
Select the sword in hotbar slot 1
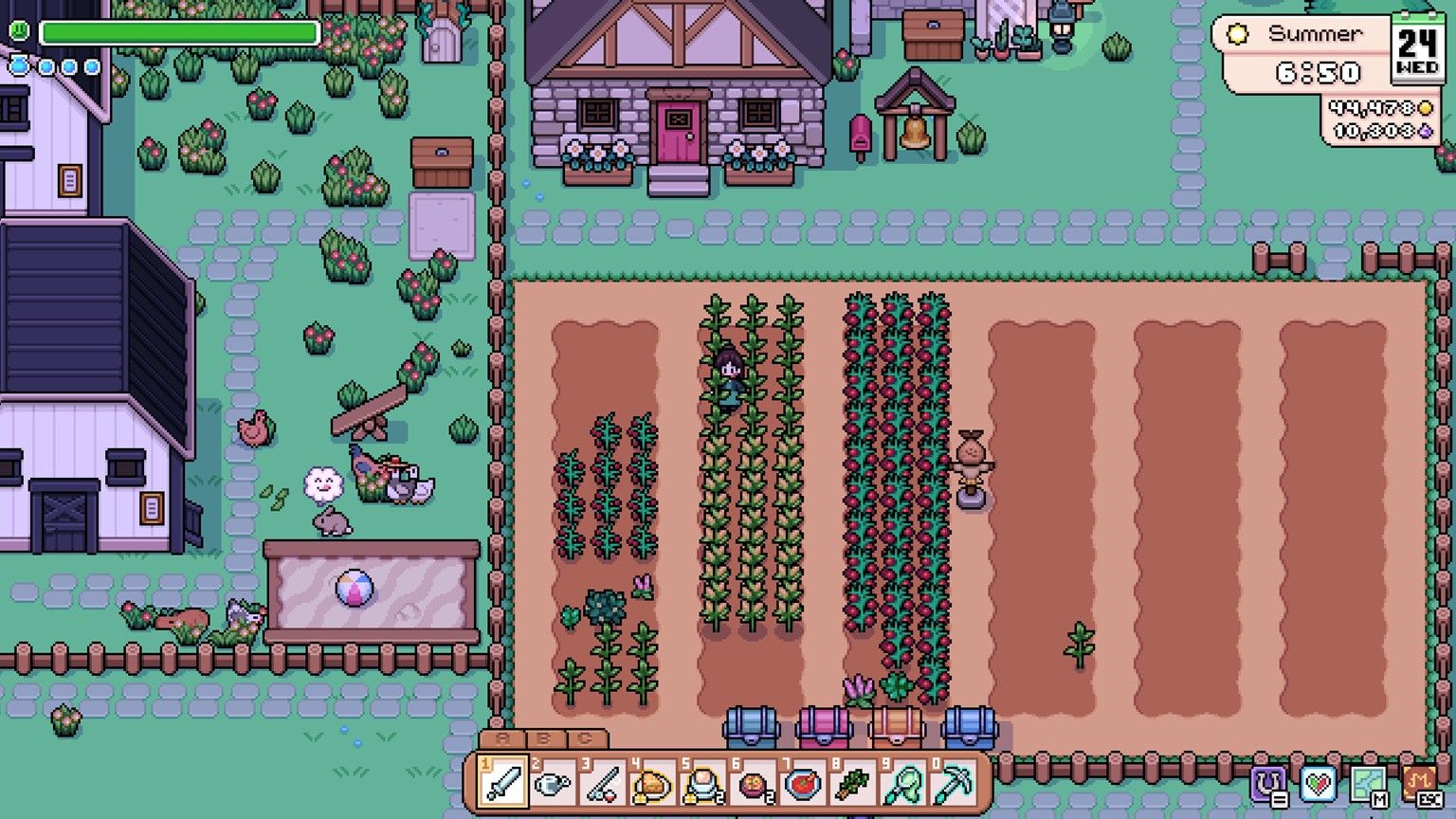[x=503, y=784]
